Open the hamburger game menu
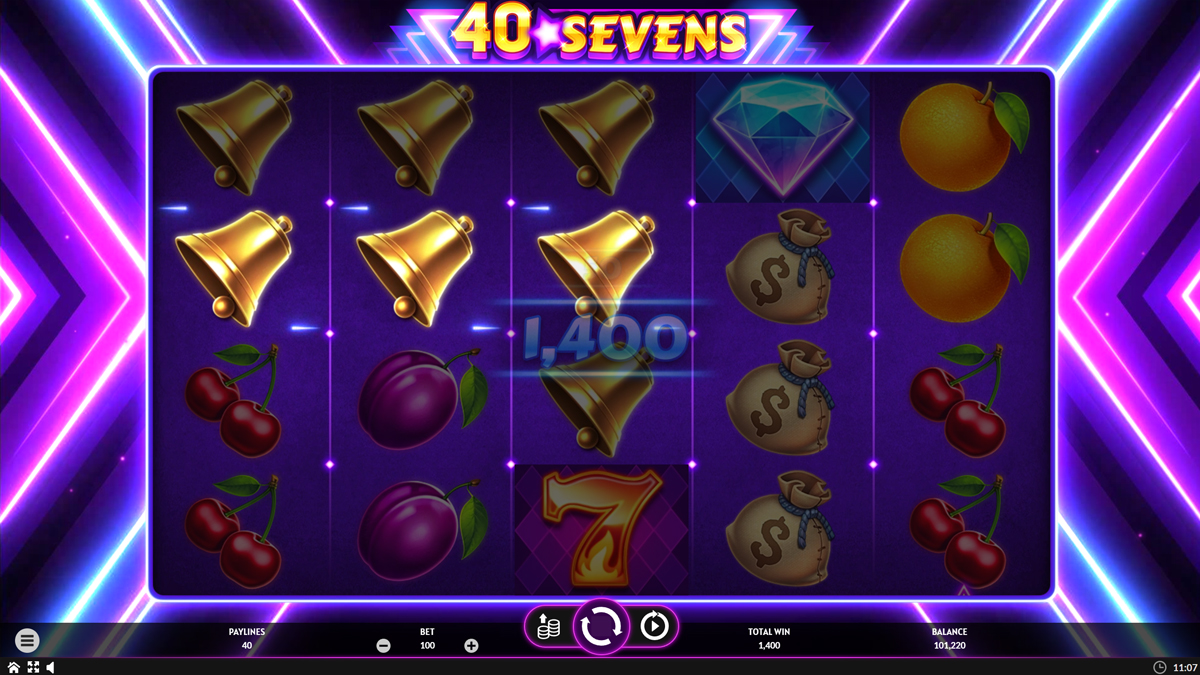This screenshot has height=675, width=1200. [x=27, y=640]
